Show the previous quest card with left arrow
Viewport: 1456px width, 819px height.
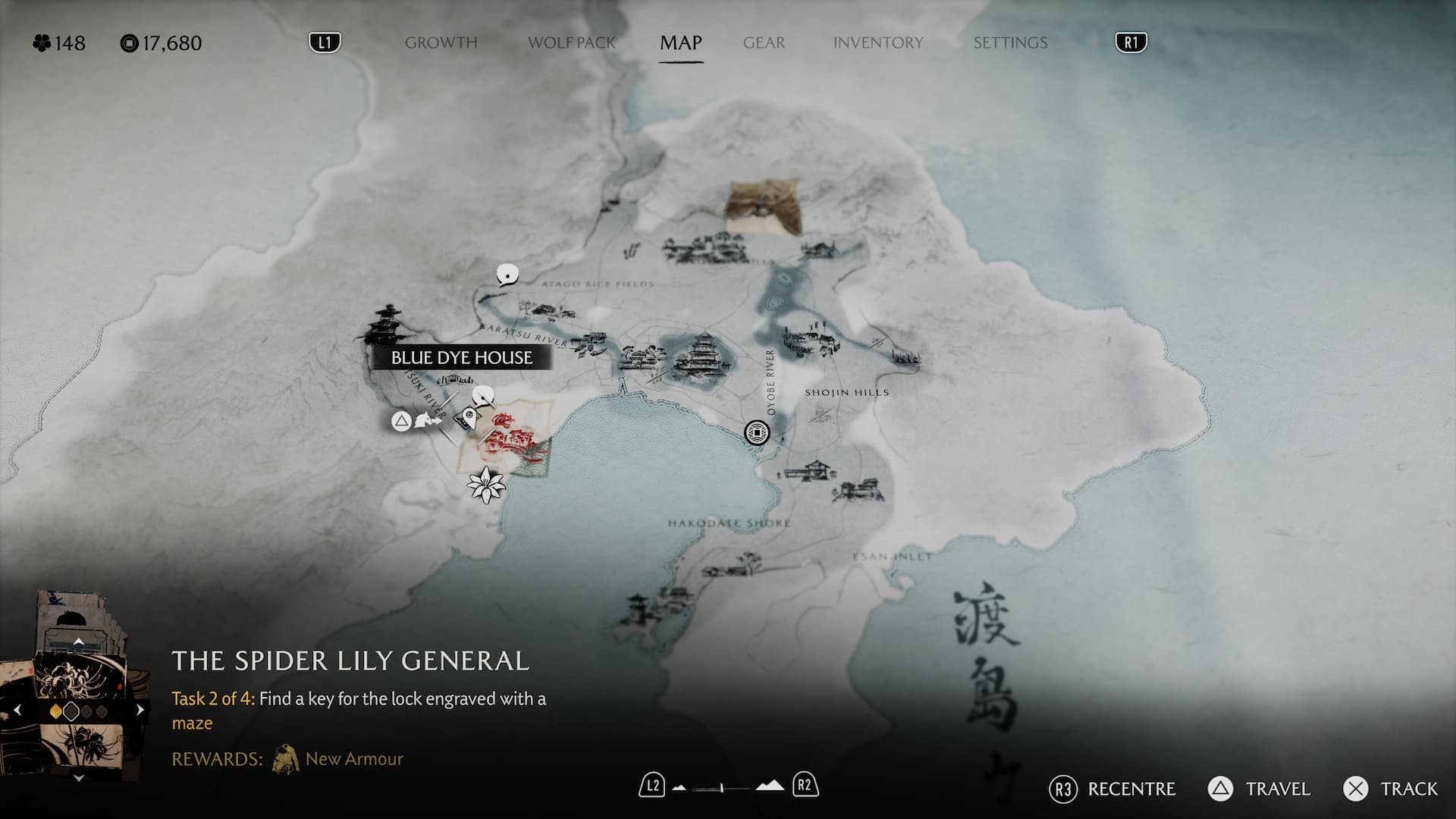17,711
